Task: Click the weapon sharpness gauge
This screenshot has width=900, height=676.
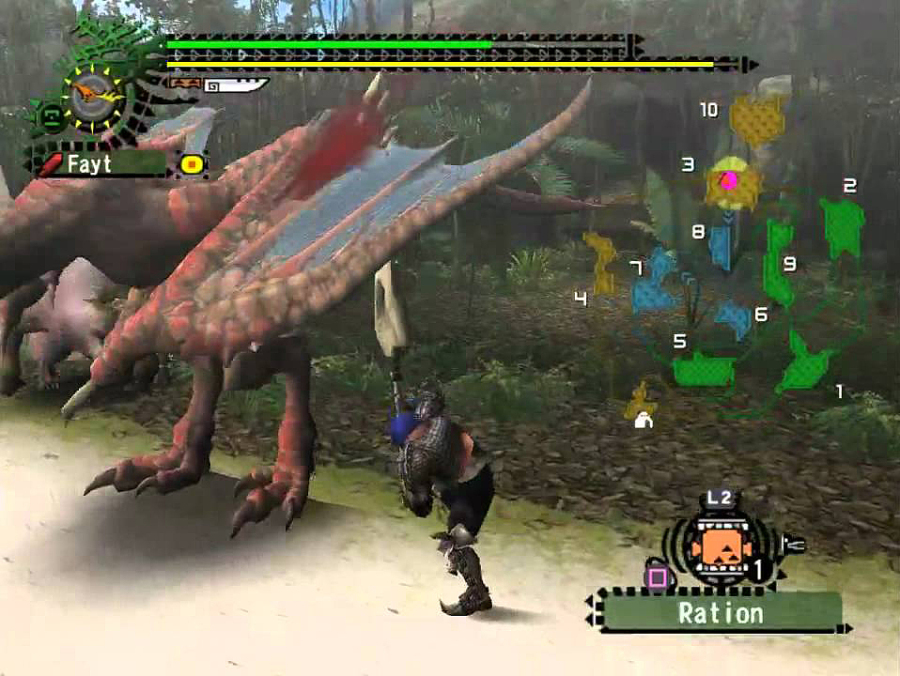Action: (236, 87)
